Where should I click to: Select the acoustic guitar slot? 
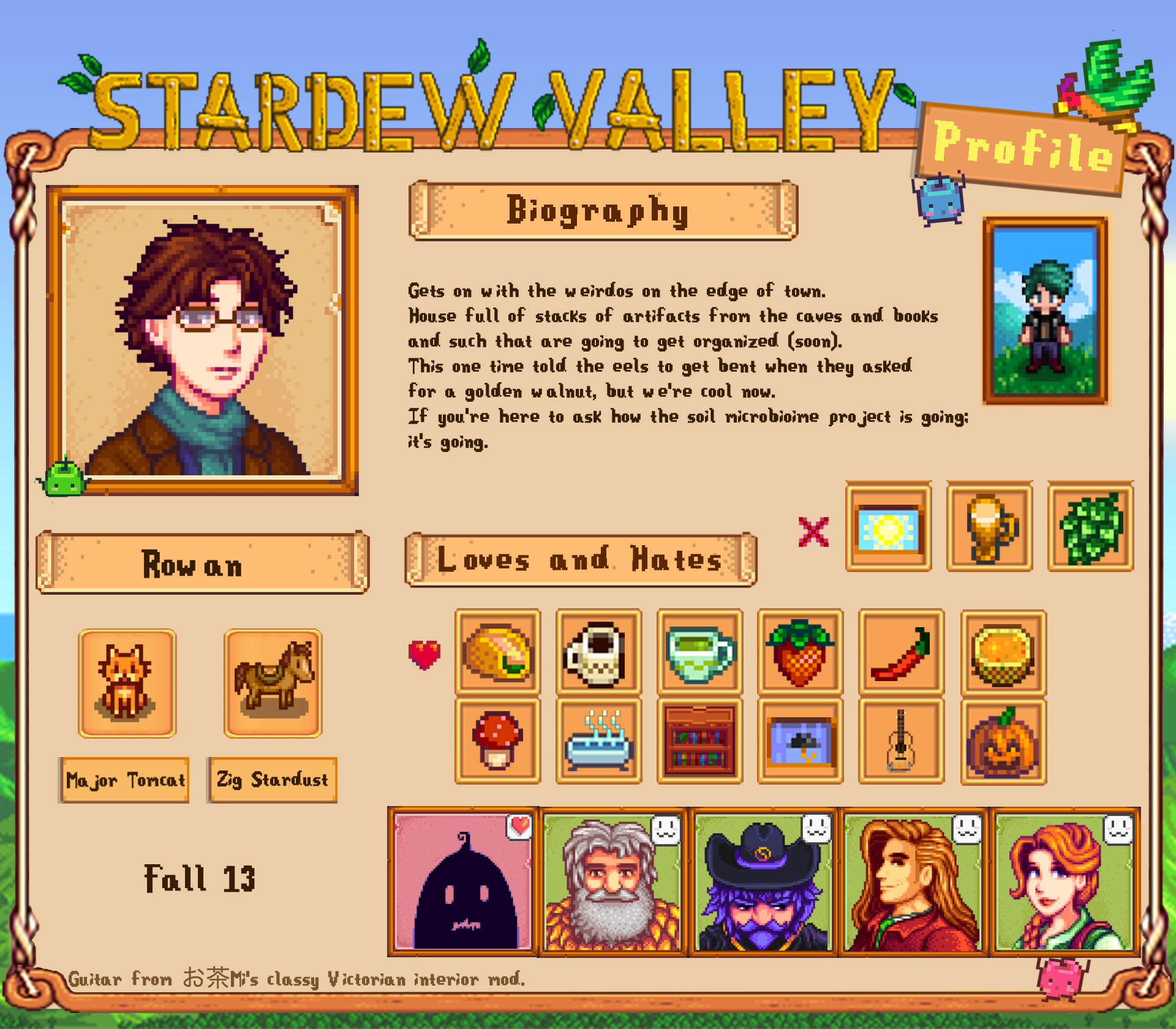[901, 741]
